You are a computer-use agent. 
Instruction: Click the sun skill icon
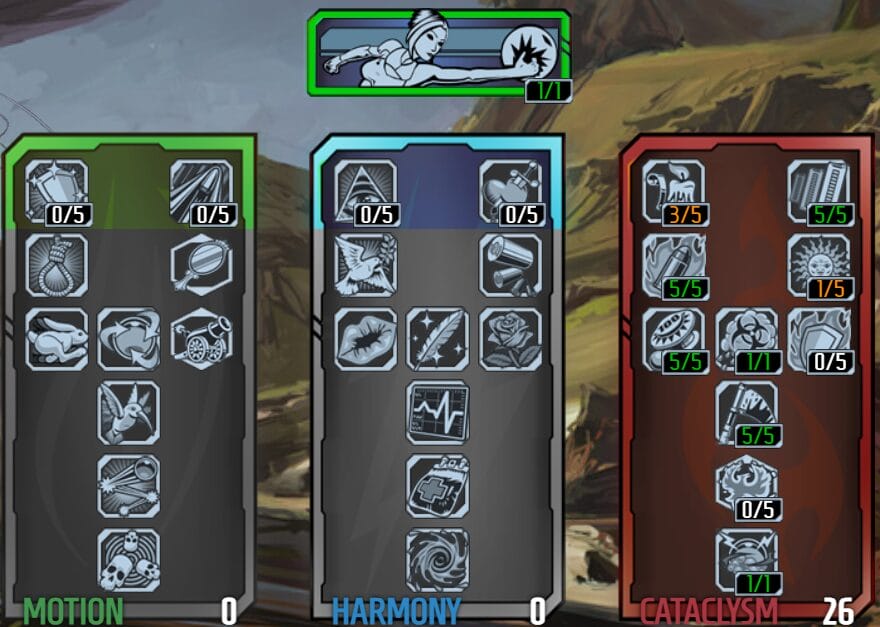point(819,265)
